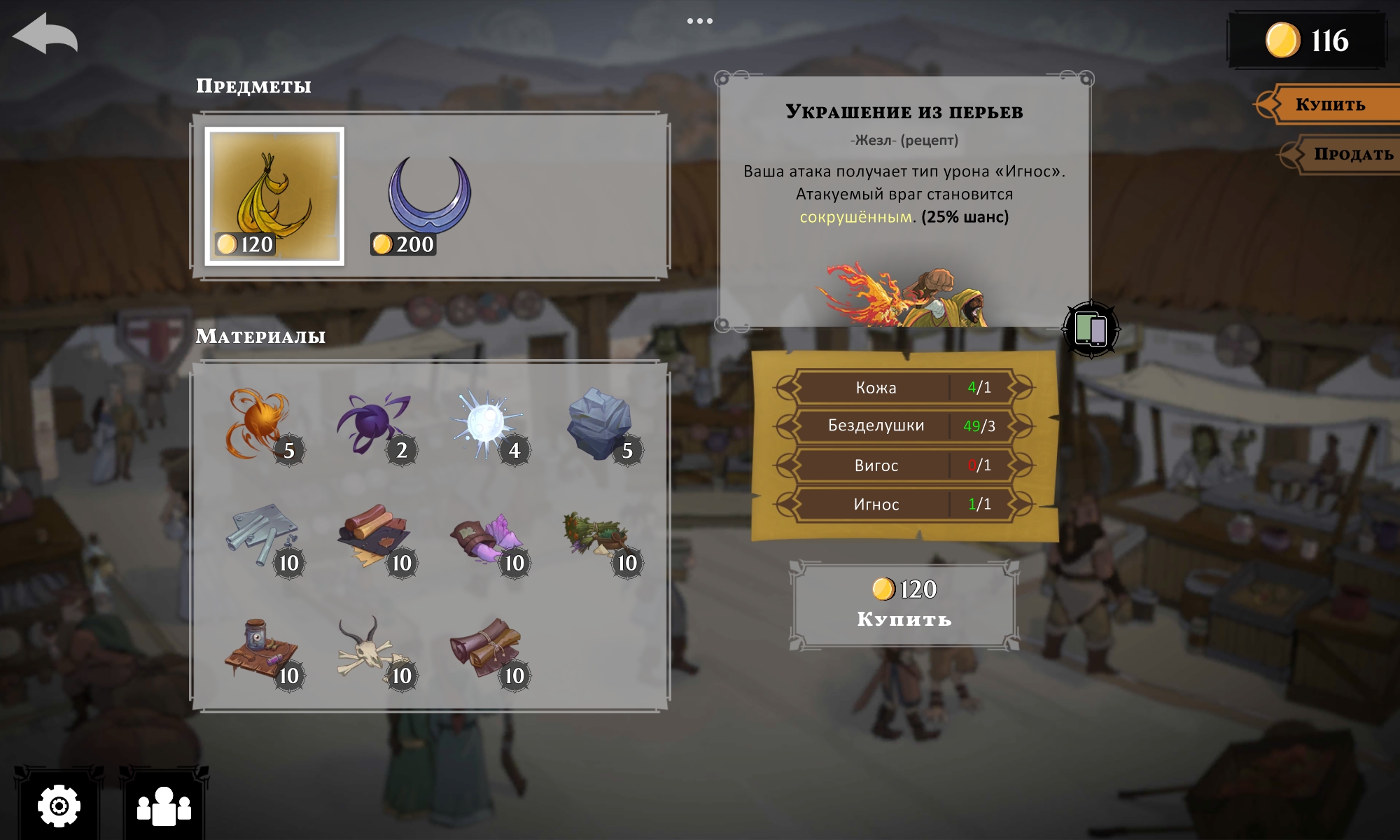This screenshot has width=1400, height=840.
Task: Buy the item for 120 gold
Action: (x=904, y=605)
